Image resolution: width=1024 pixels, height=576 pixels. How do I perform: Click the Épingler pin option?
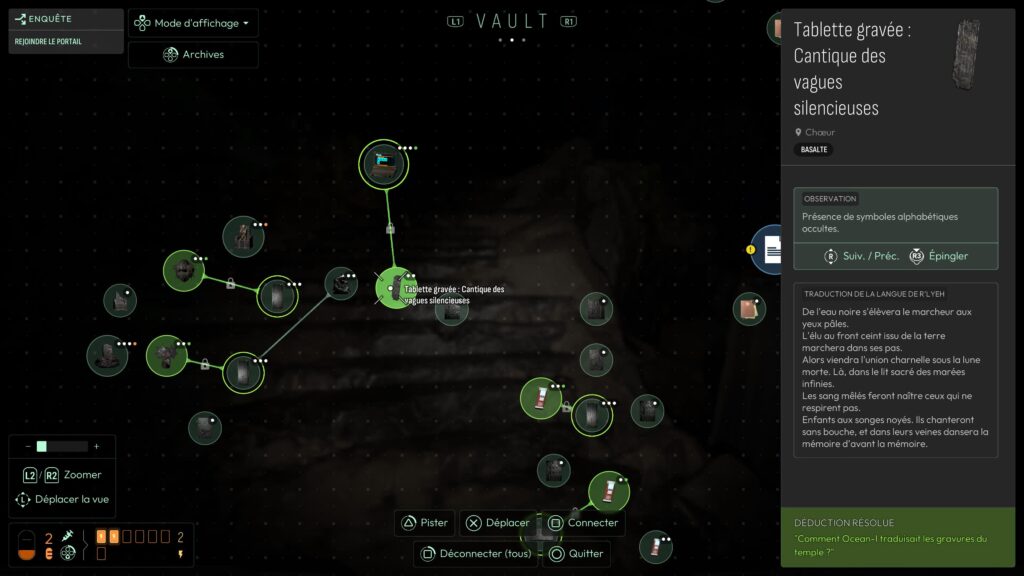tap(938, 256)
